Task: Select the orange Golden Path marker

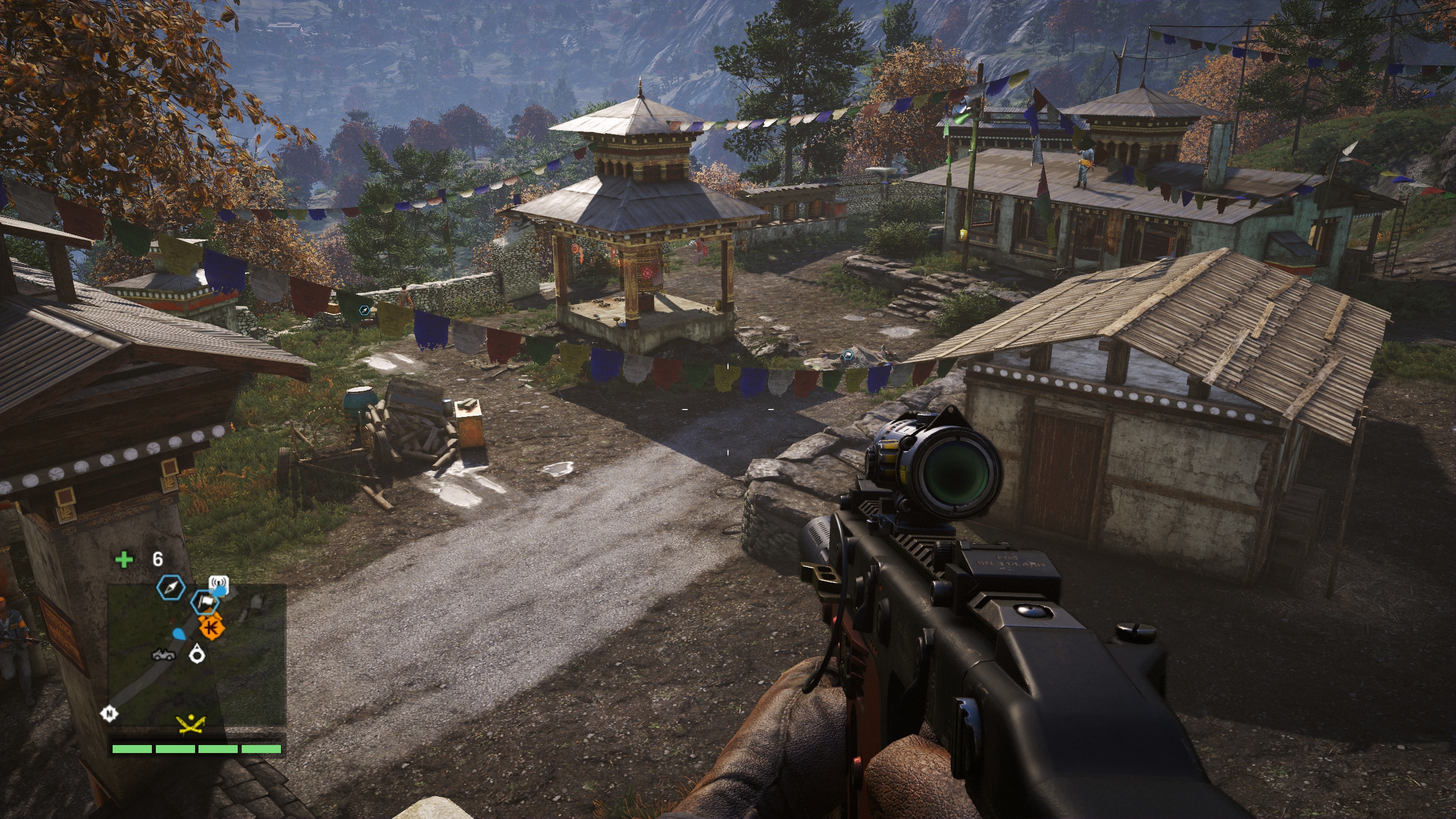Action: 212,628
